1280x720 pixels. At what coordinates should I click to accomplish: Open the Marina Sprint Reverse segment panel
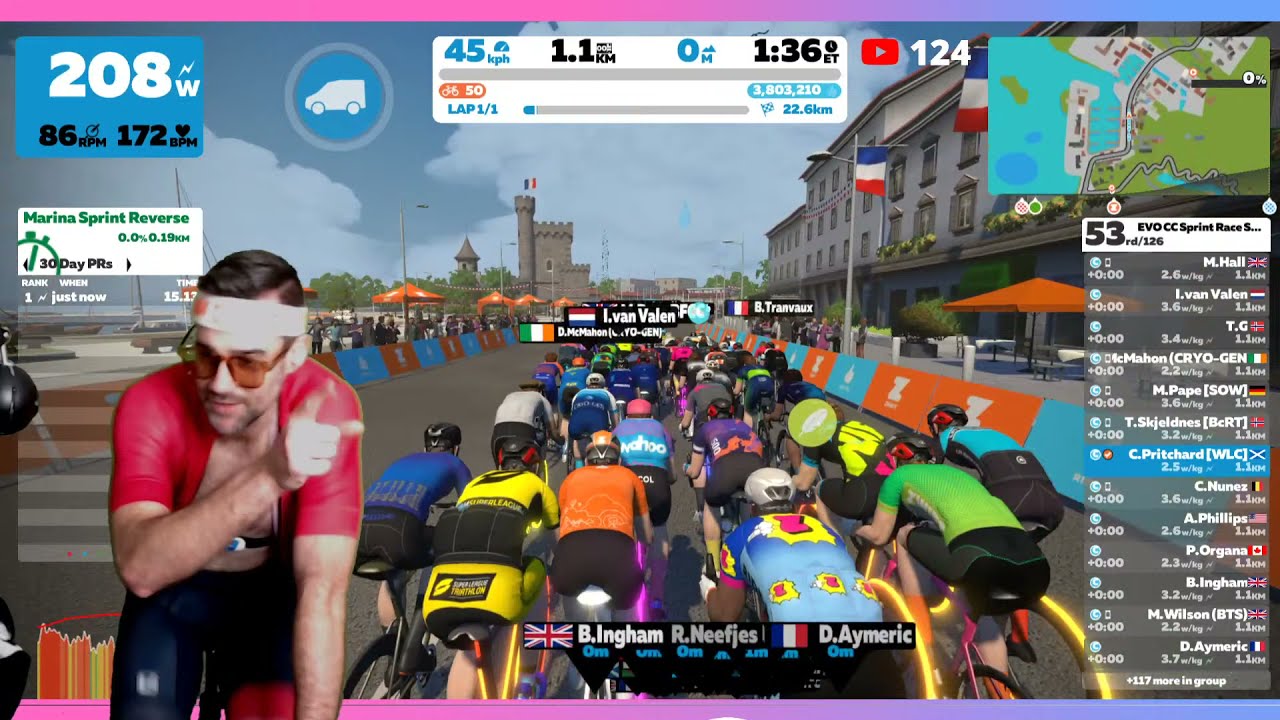click(106, 218)
